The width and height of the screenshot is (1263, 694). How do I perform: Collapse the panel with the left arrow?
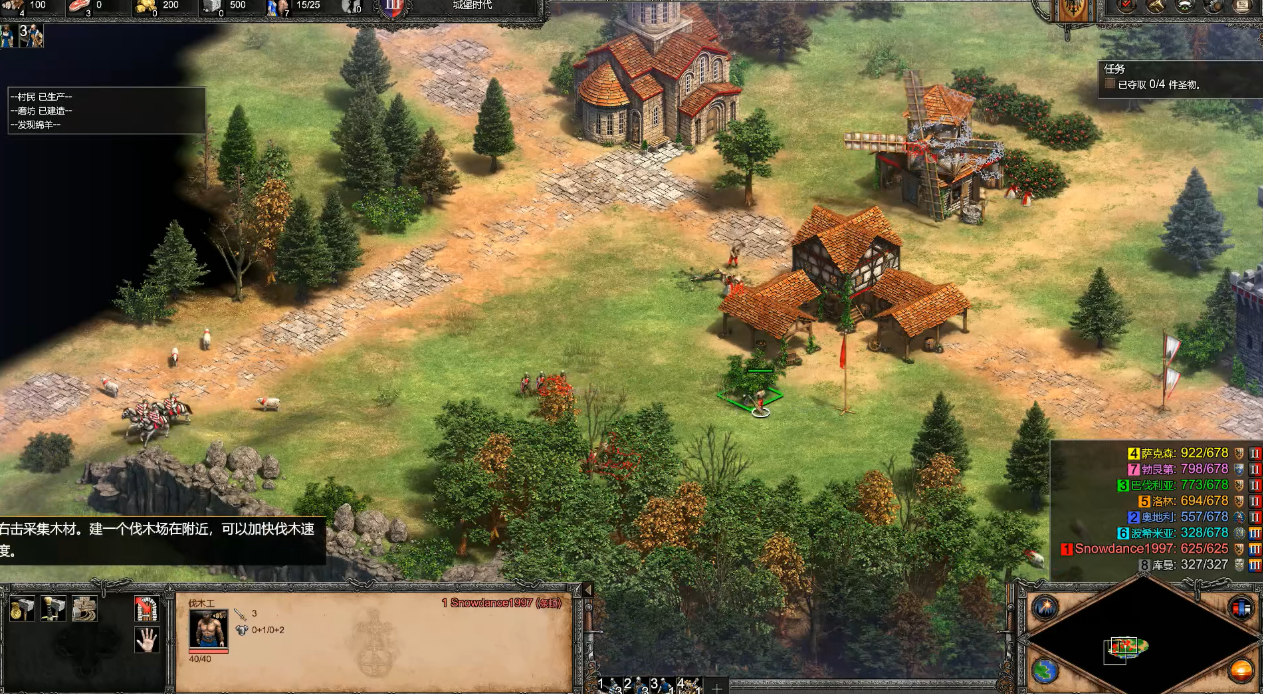coord(587,591)
